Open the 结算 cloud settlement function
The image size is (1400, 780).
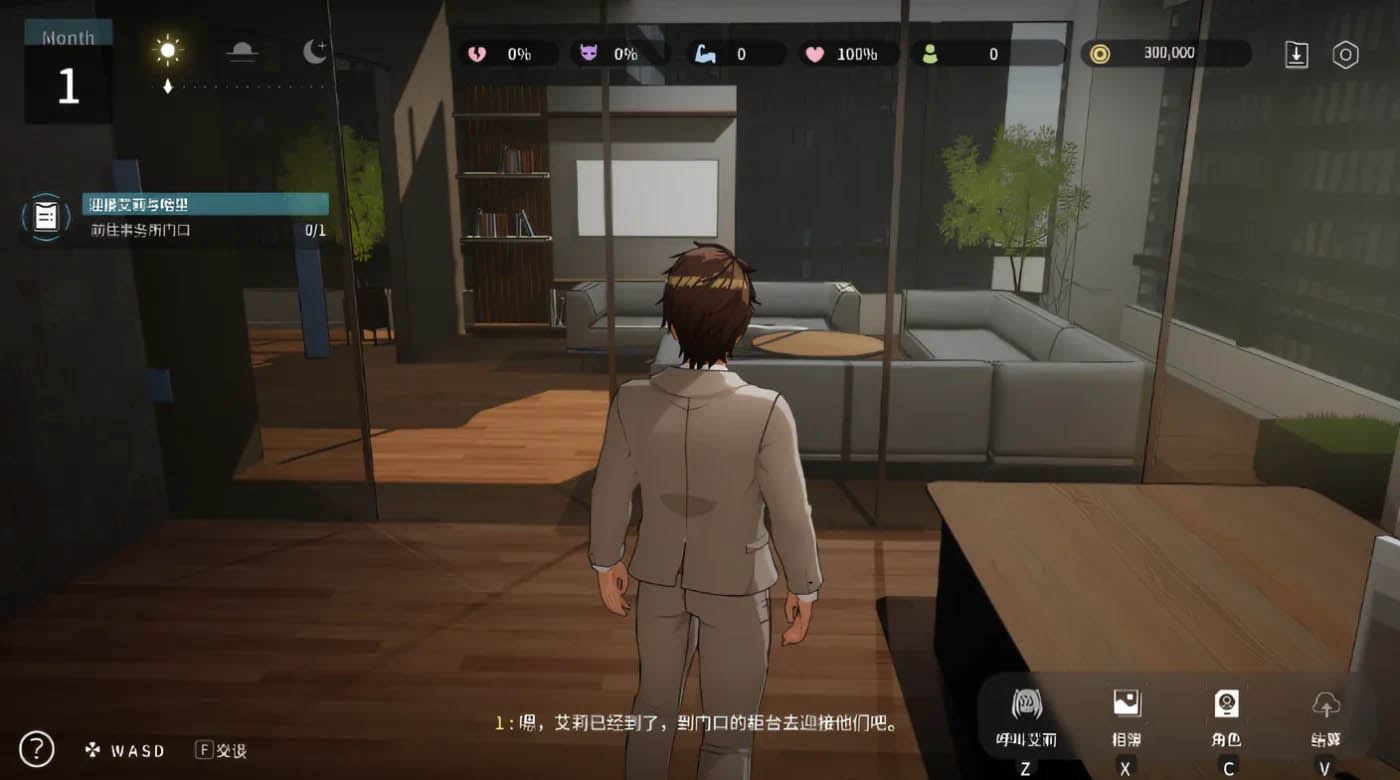point(1326,715)
